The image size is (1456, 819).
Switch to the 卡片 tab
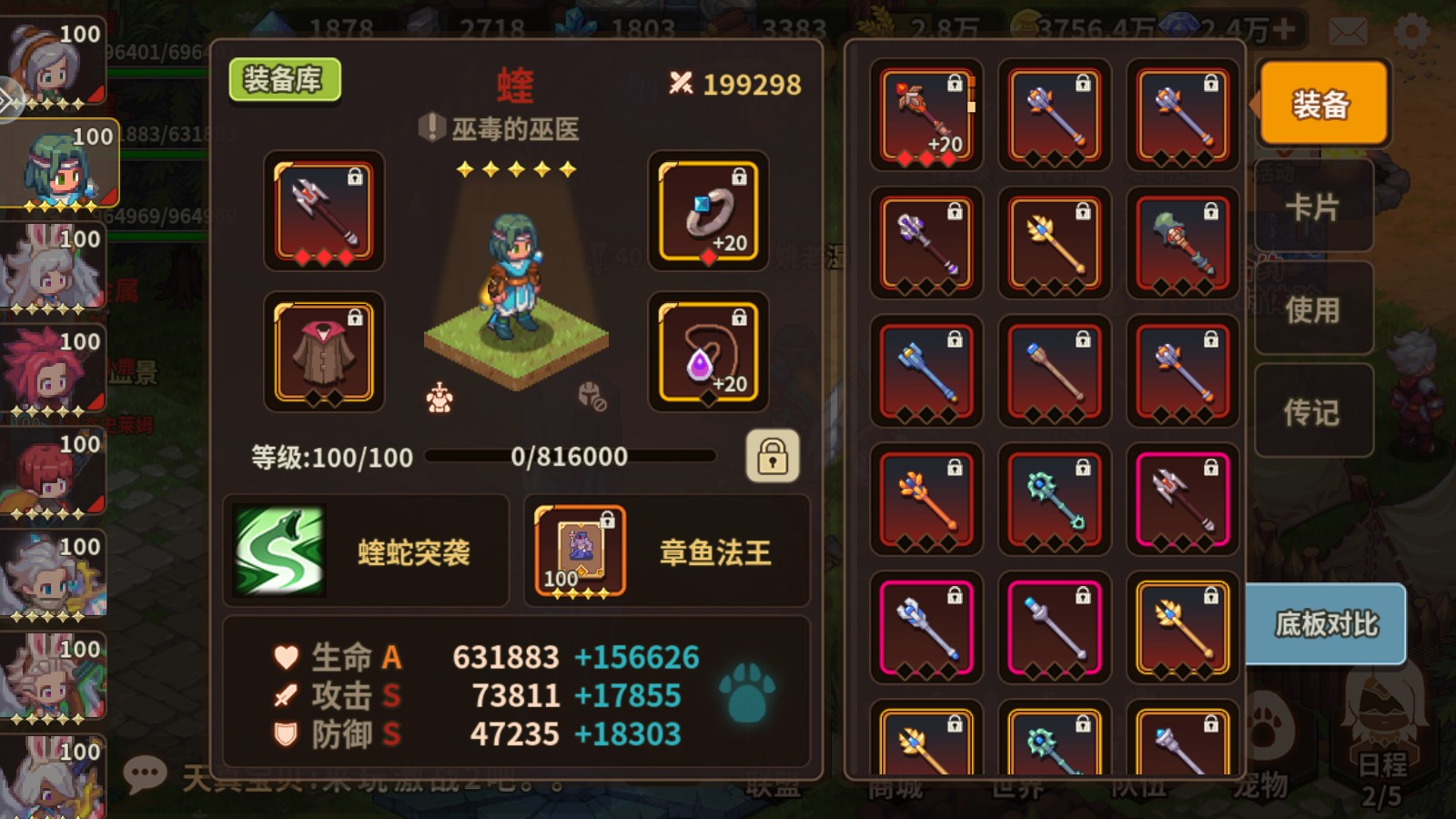coord(1311,207)
